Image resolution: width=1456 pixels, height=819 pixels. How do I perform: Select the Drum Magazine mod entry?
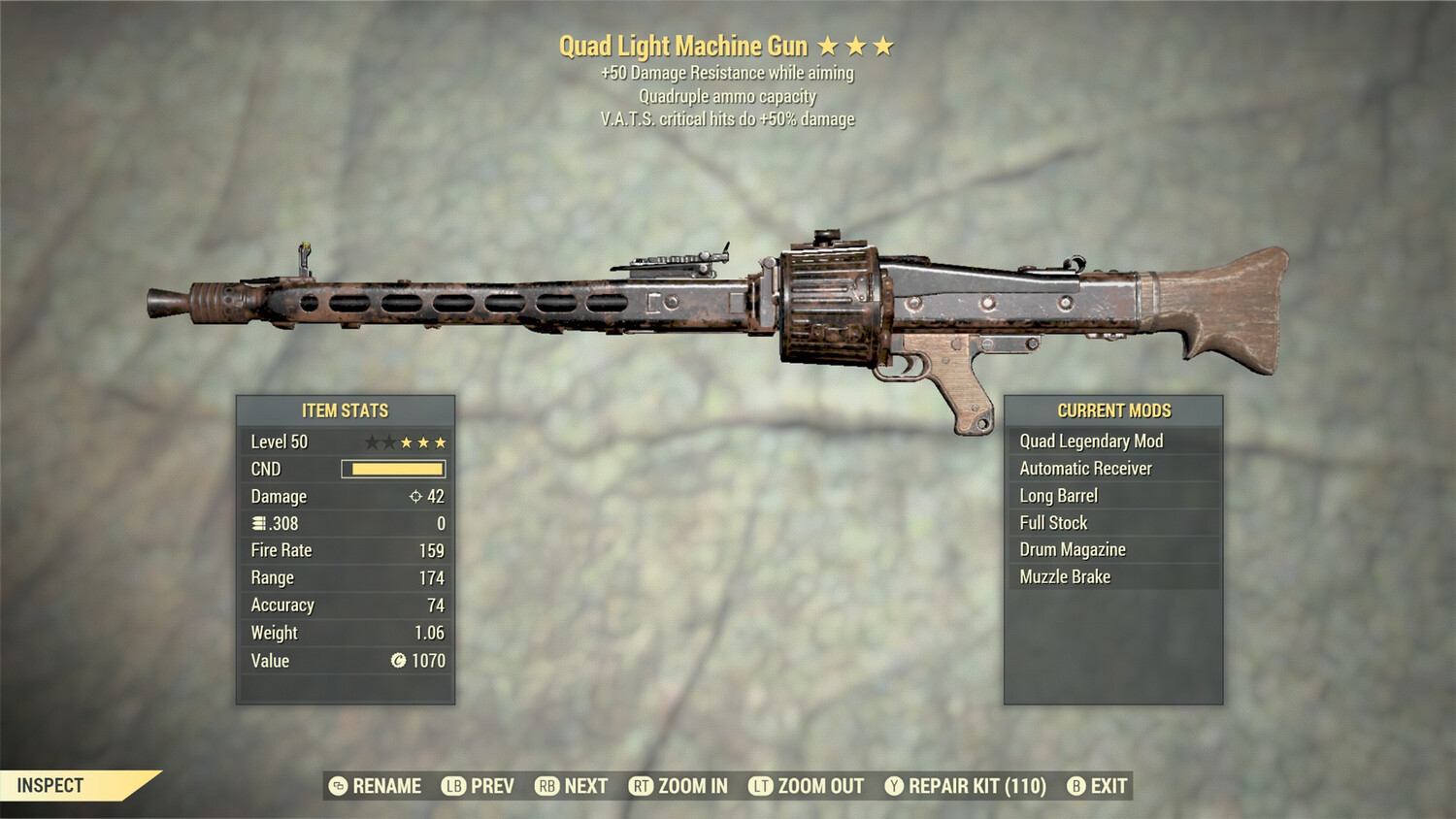(x=1072, y=549)
